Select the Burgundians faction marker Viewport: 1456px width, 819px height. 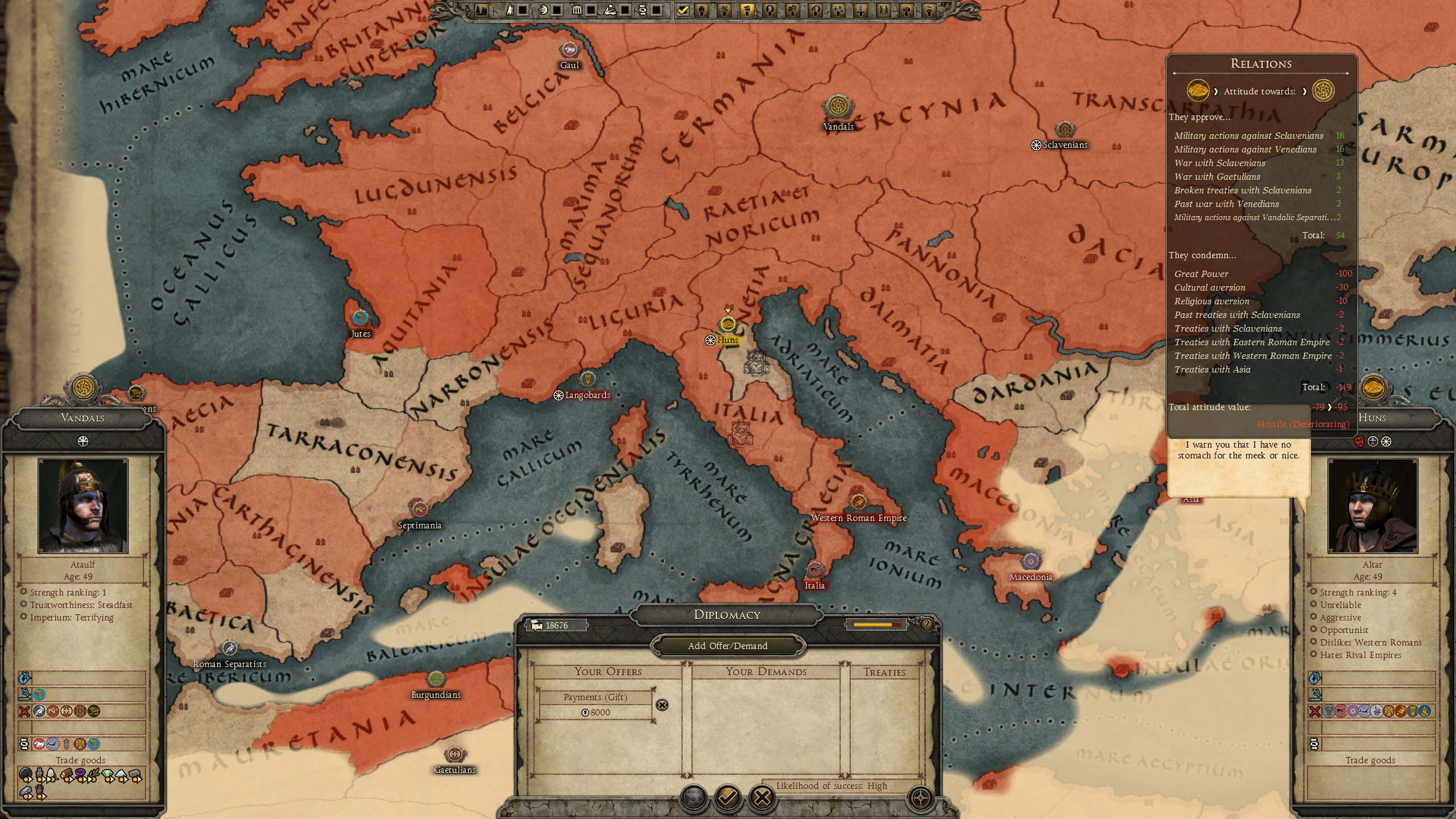(436, 679)
